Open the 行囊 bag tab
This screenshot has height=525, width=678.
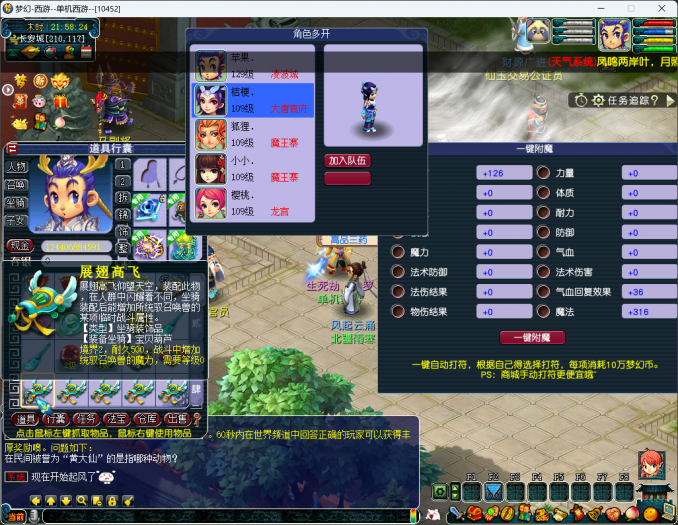point(56,419)
